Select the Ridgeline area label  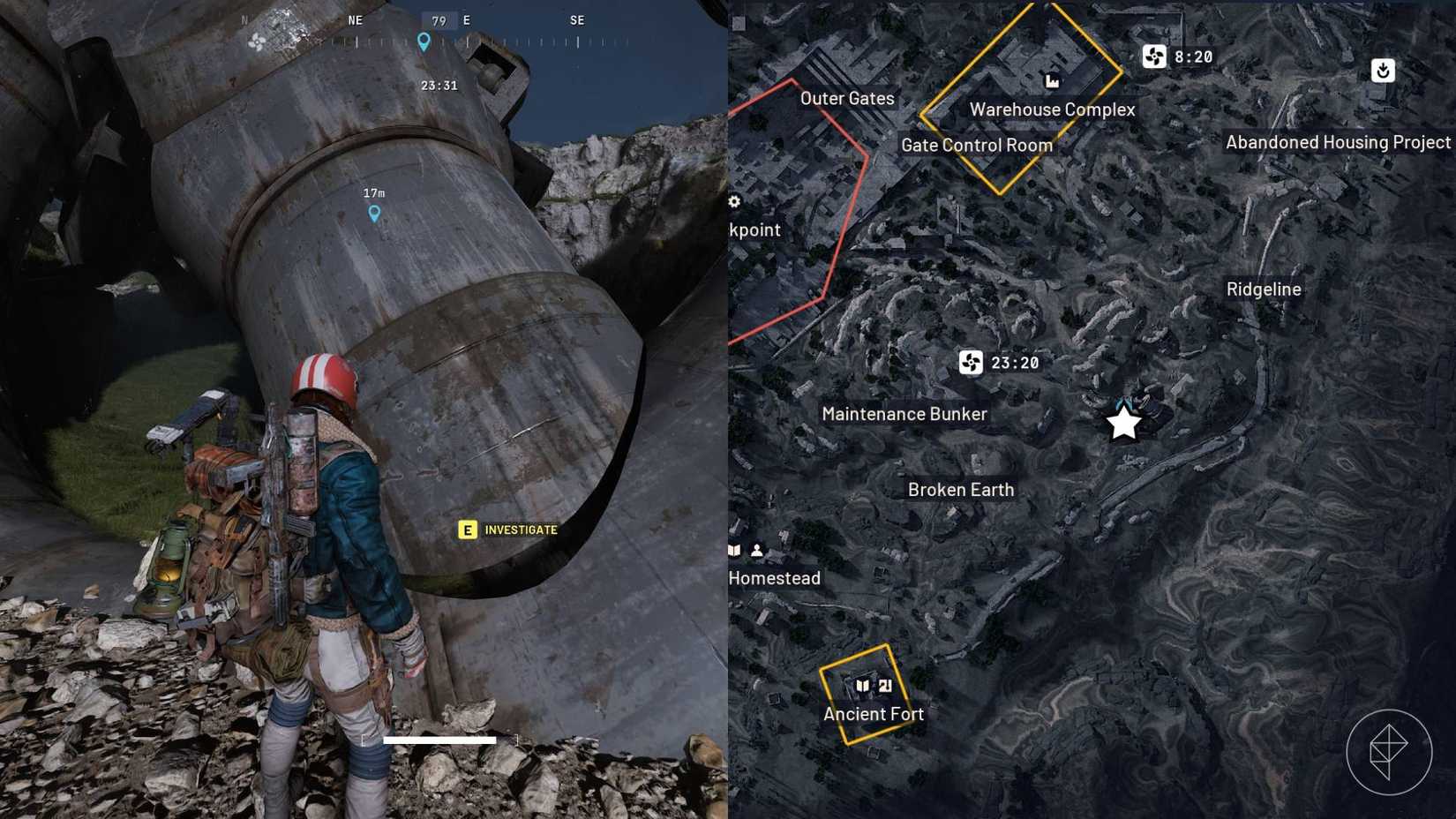pos(1264,289)
